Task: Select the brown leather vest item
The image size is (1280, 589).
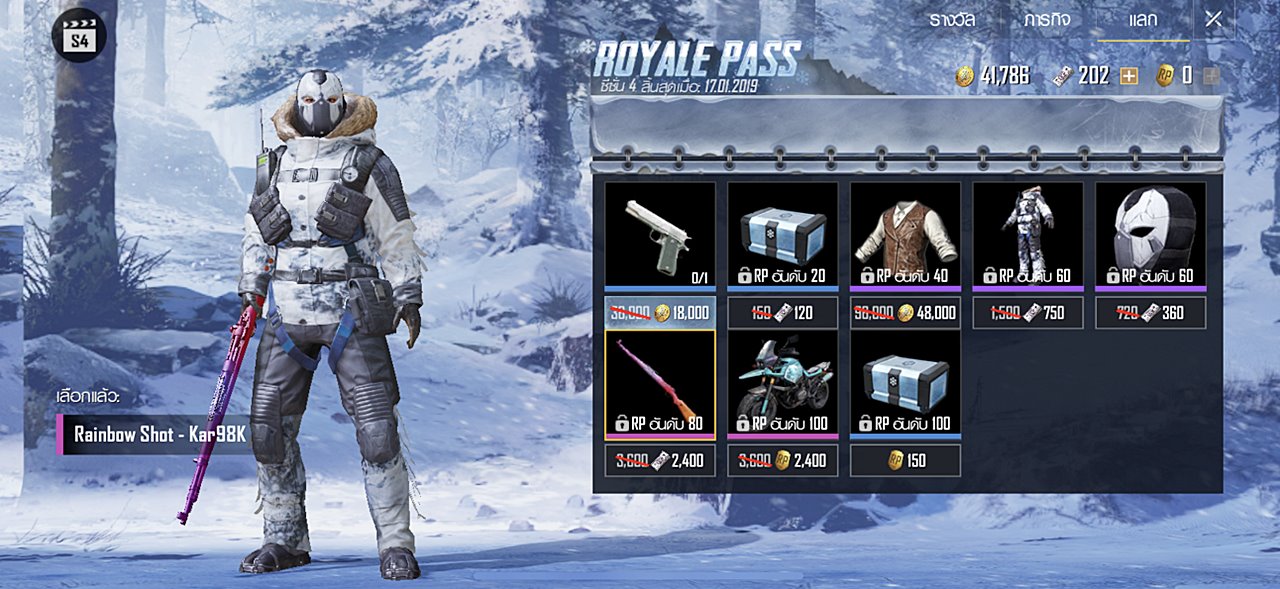Action: click(x=905, y=235)
